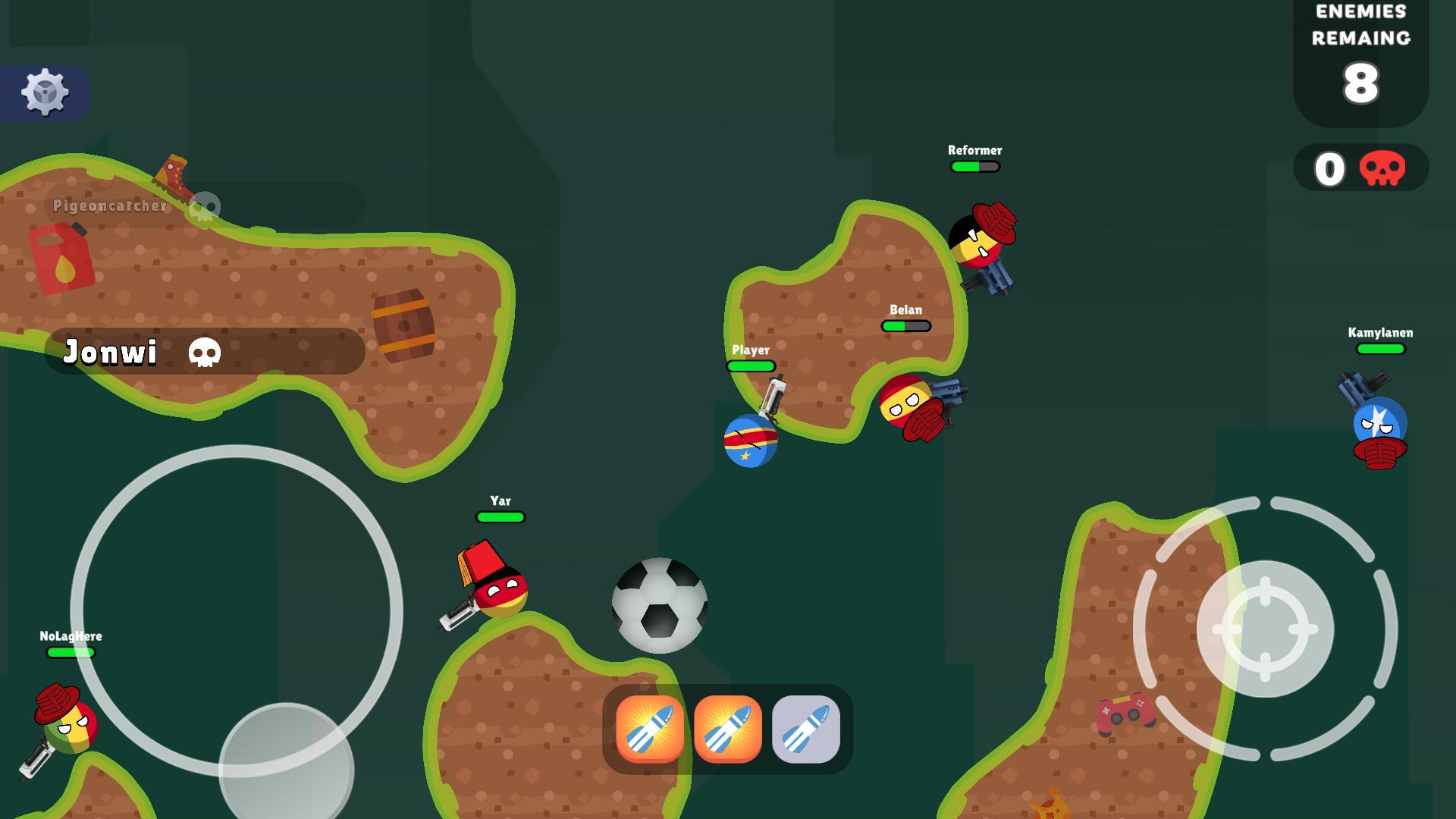Click the fuel canister pickup
The image size is (1456, 819).
tap(61, 258)
